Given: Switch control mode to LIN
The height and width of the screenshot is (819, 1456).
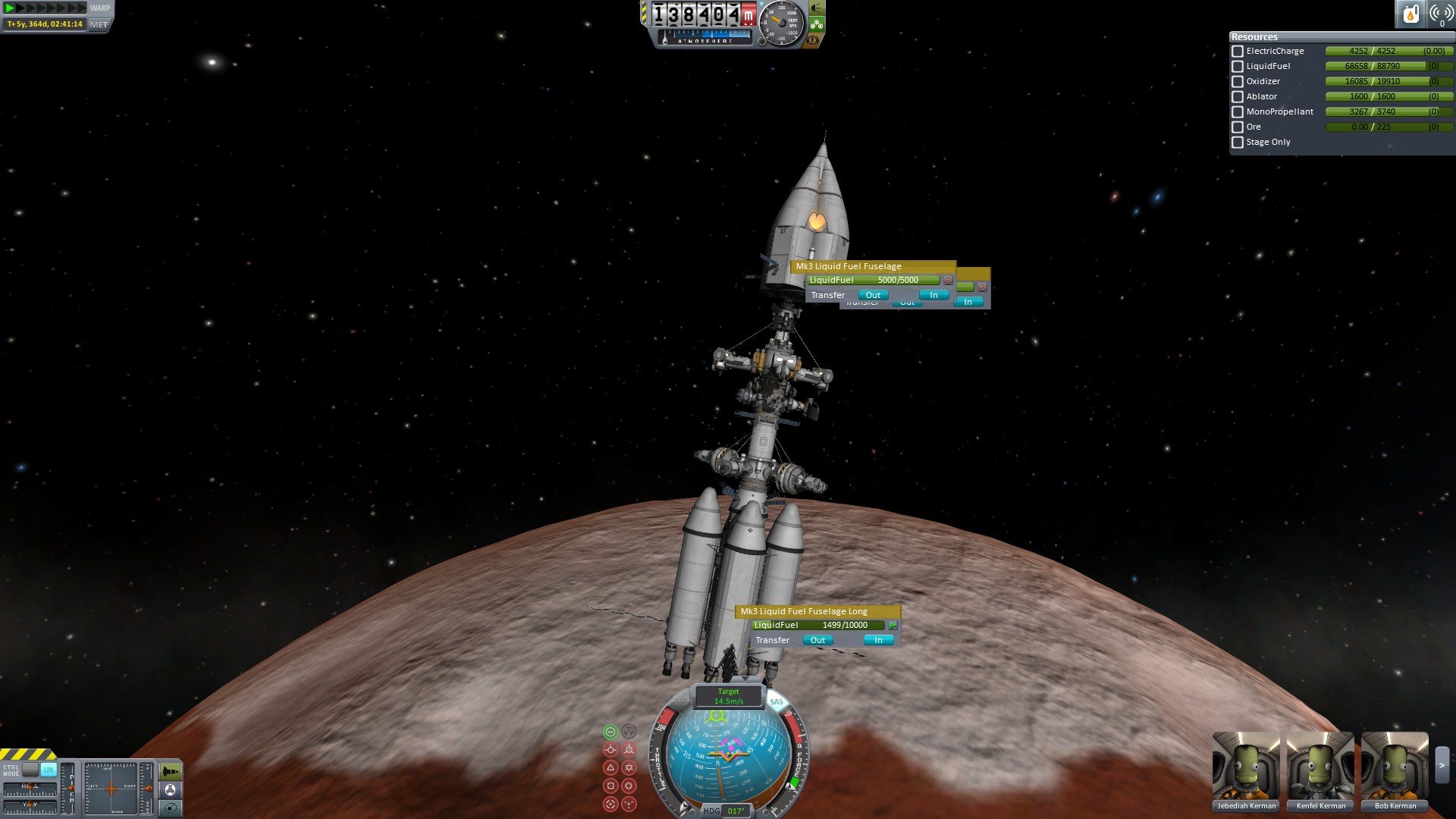Looking at the screenshot, I should coord(49,770).
